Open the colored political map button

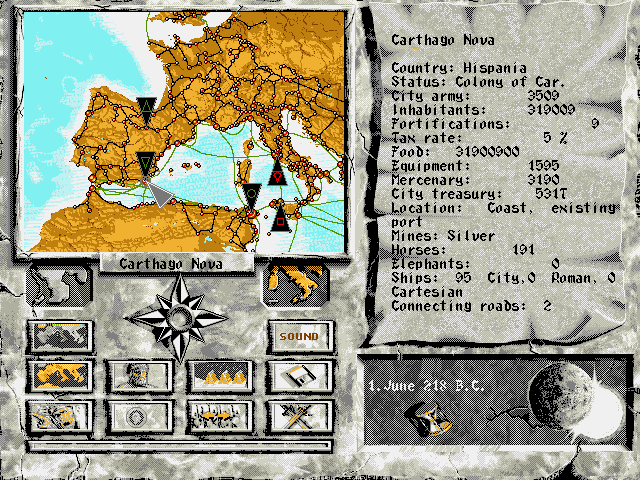[x=62, y=337]
